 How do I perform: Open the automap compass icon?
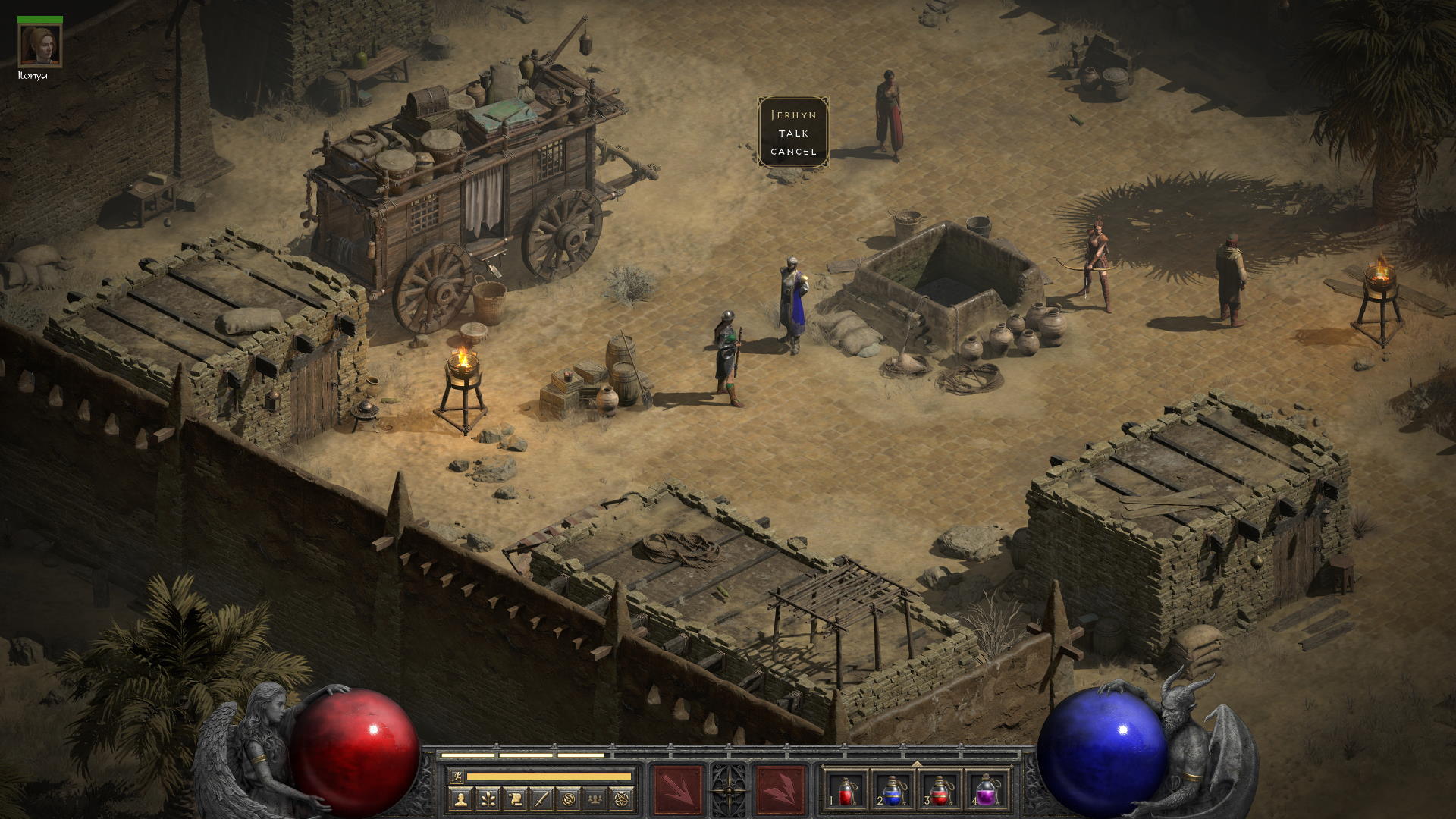pos(570,799)
